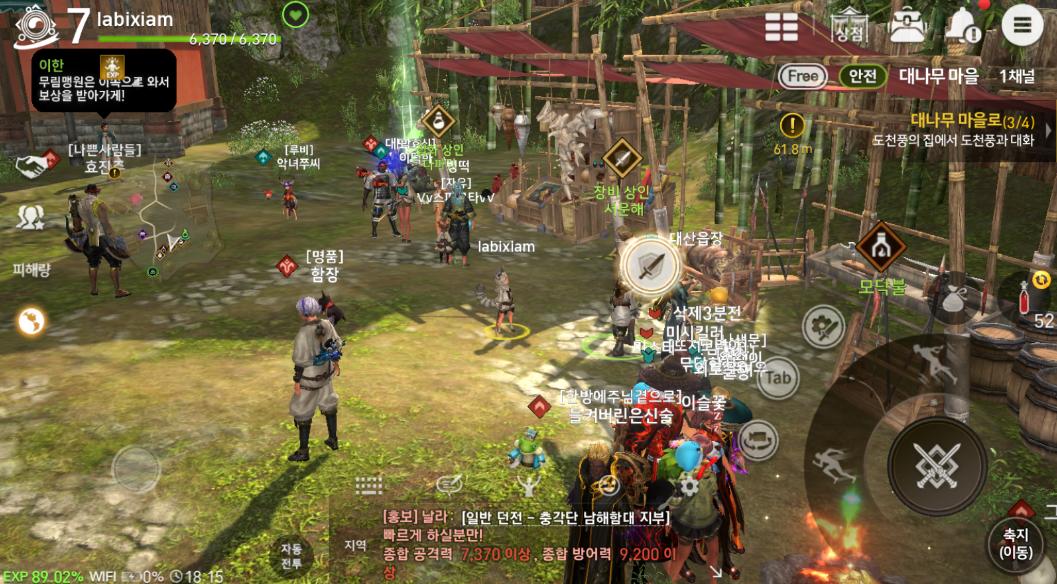Toggle the Free mode button
The width and height of the screenshot is (1057, 584).
click(x=803, y=75)
